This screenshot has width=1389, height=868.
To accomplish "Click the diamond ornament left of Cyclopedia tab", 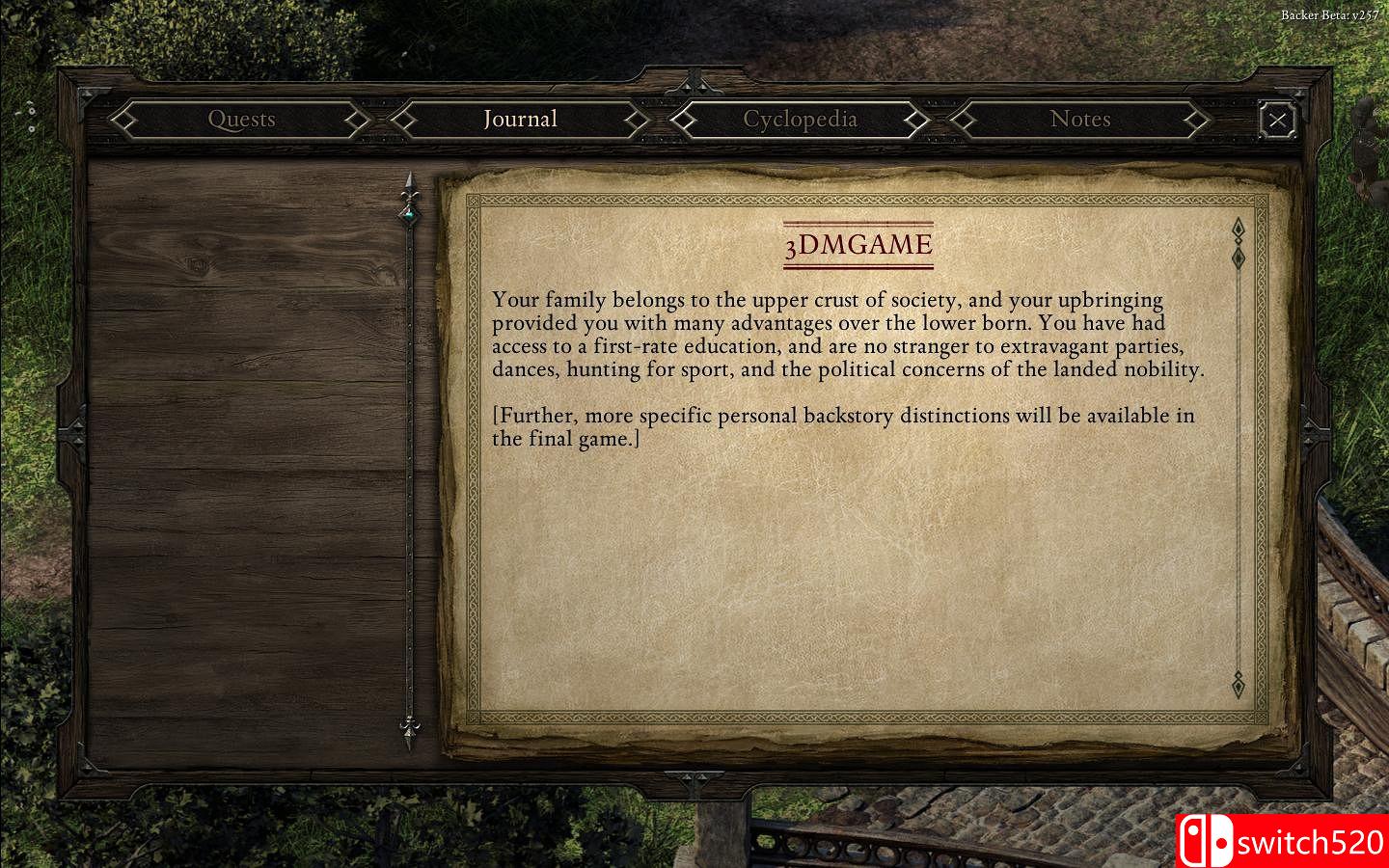I will (x=685, y=120).
